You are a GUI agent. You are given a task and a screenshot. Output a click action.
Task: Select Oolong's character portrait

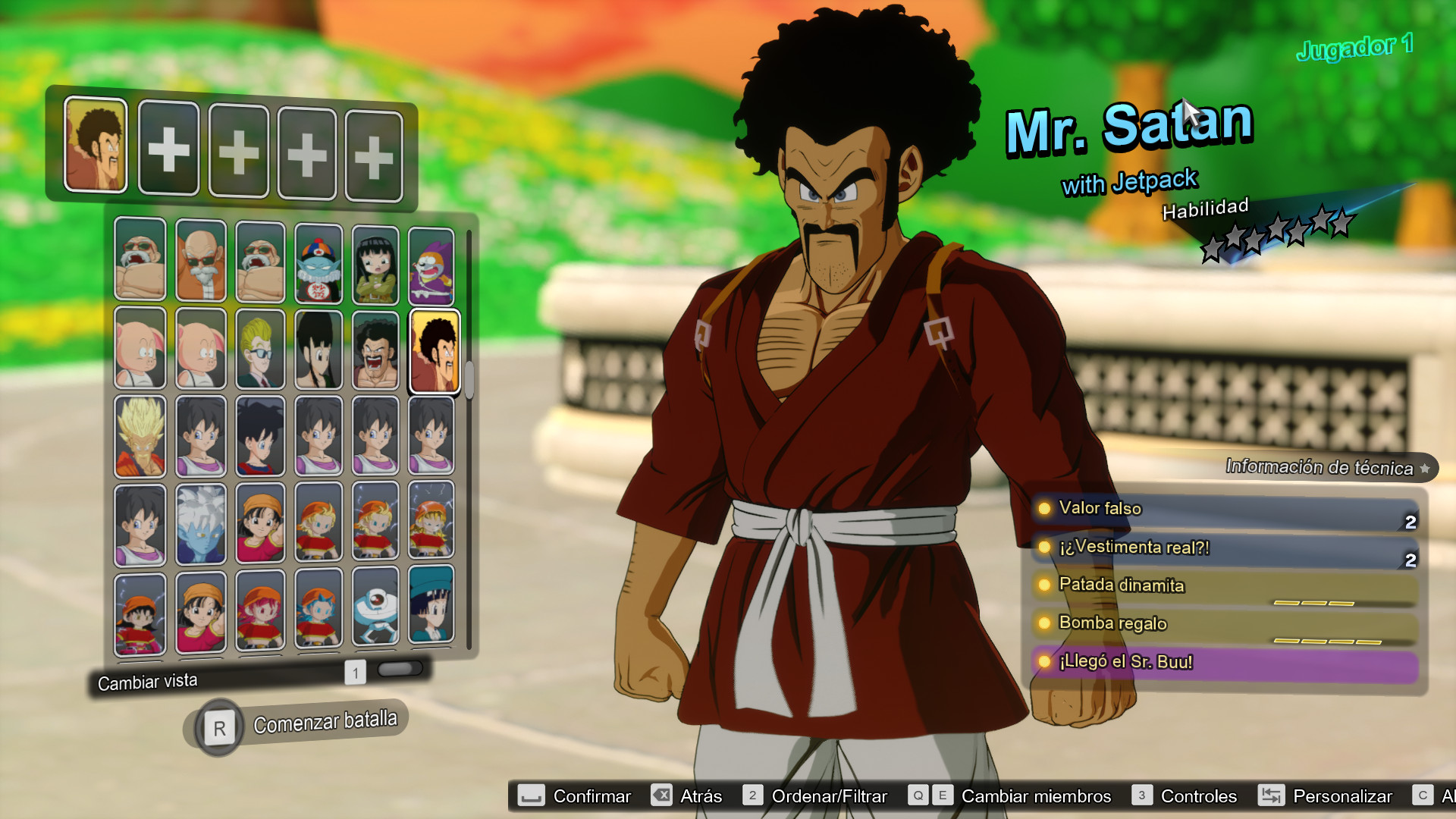coord(140,350)
